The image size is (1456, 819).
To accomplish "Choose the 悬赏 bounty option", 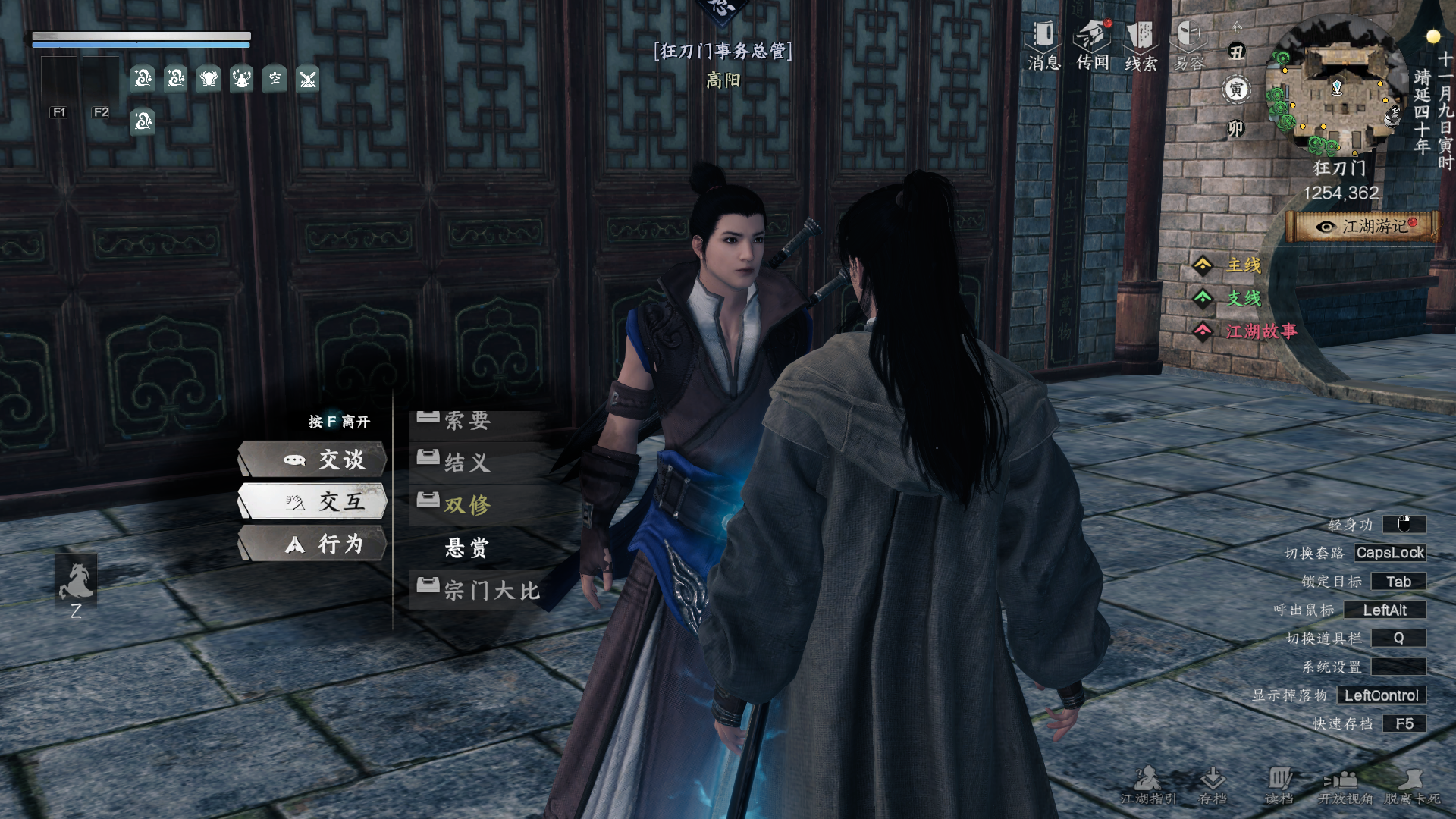I will coord(467,548).
